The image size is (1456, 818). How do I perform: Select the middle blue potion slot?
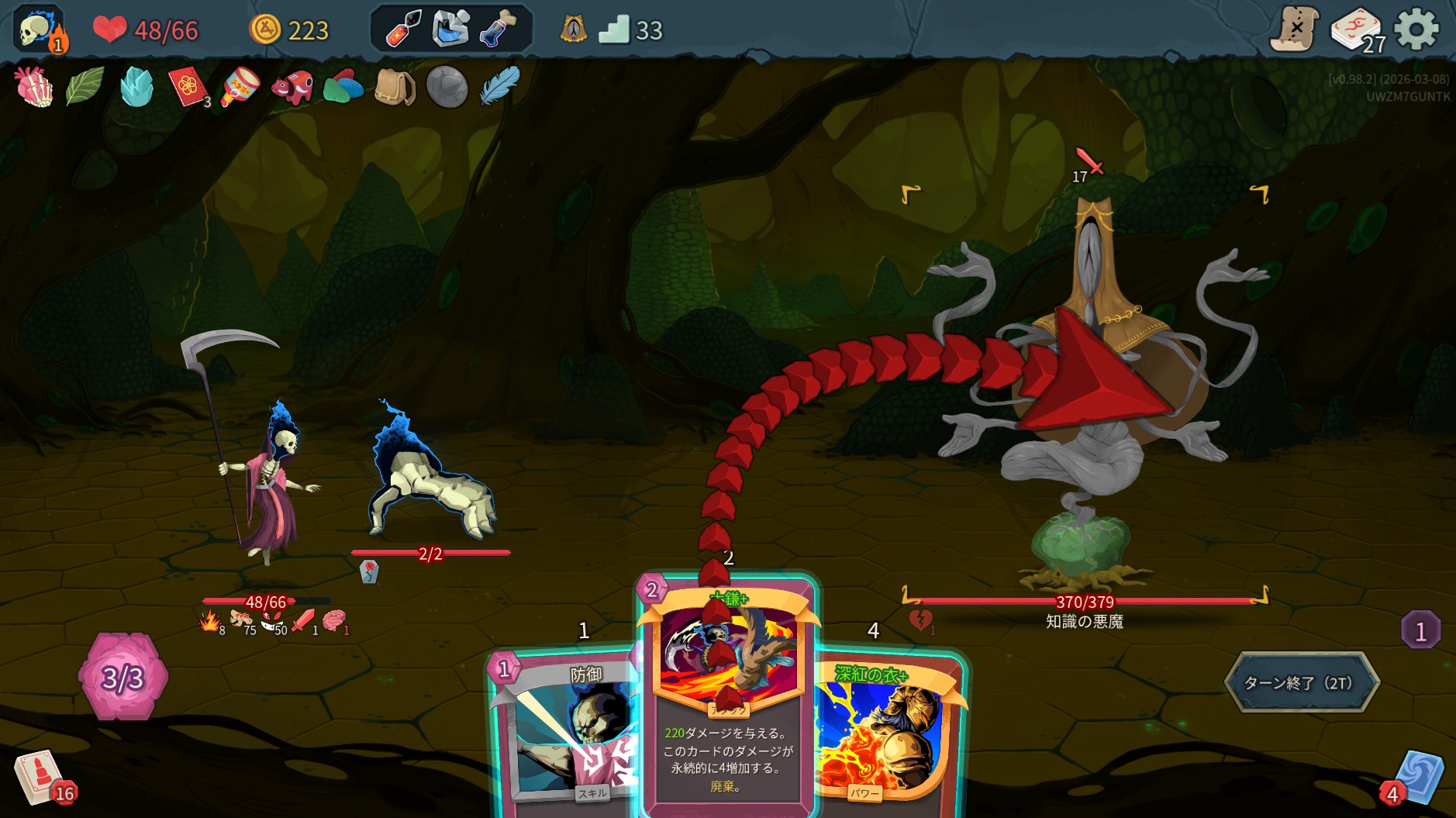[x=450, y=29]
